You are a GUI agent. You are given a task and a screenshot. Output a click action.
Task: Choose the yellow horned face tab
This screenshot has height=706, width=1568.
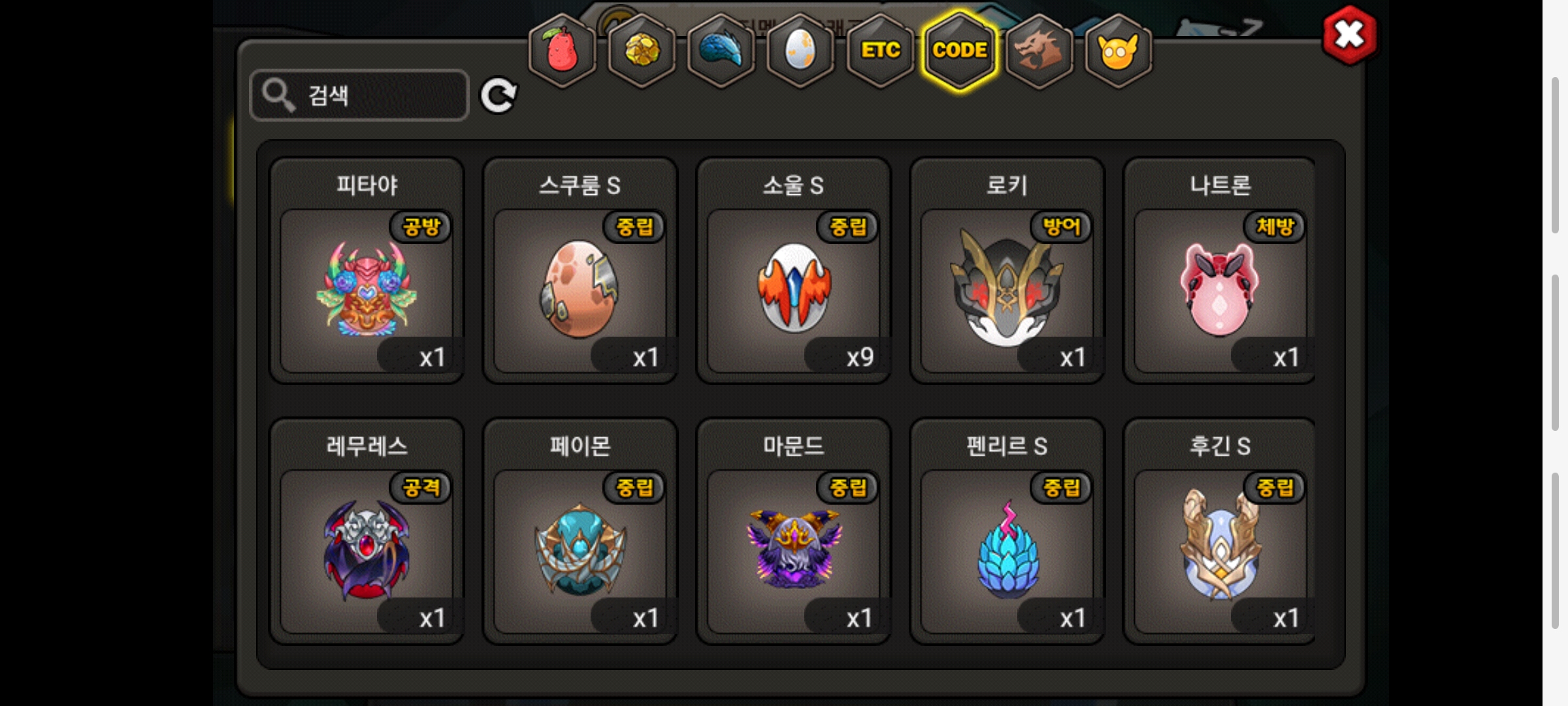pos(1118,51)
